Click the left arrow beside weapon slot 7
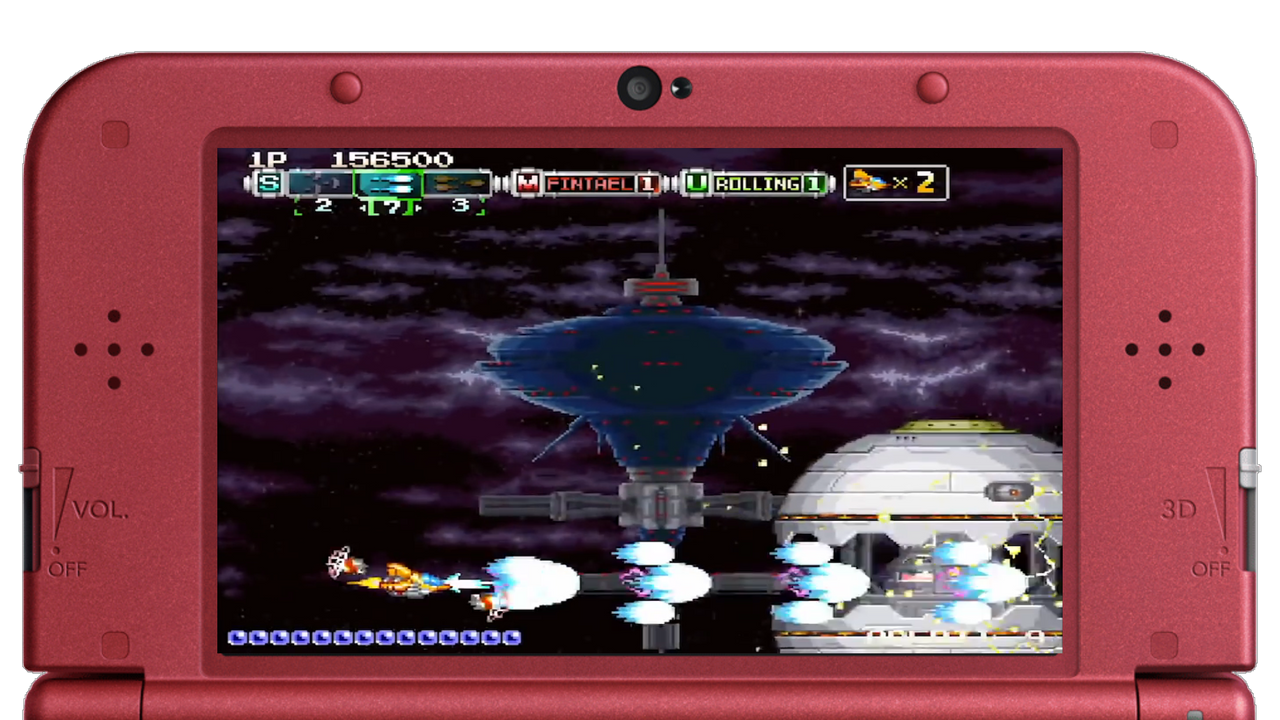Viewport: 1280px width, 720px height. tap(364, 206)
